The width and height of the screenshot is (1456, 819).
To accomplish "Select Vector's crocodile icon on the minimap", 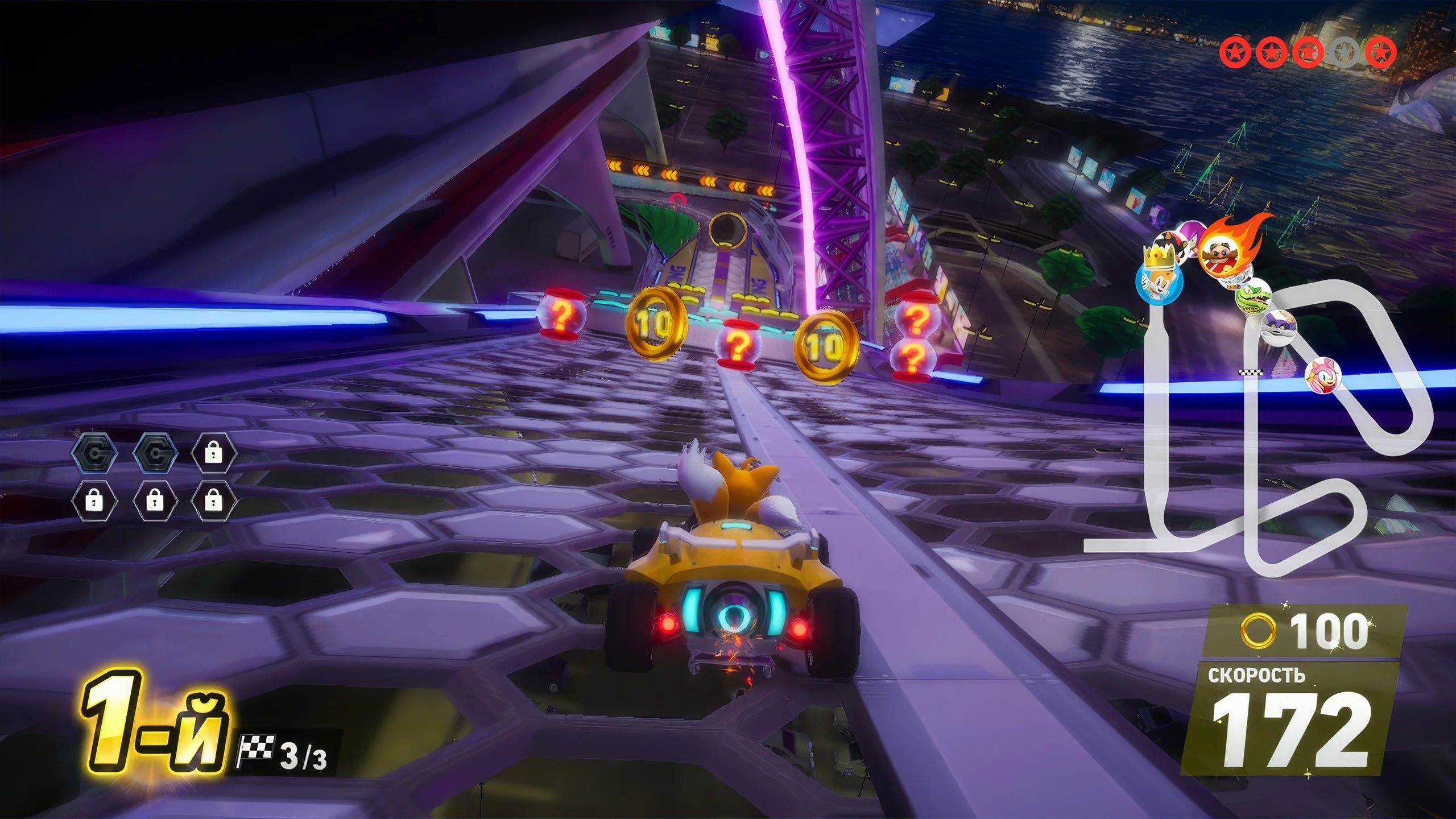I will [x=1254, y=296].
